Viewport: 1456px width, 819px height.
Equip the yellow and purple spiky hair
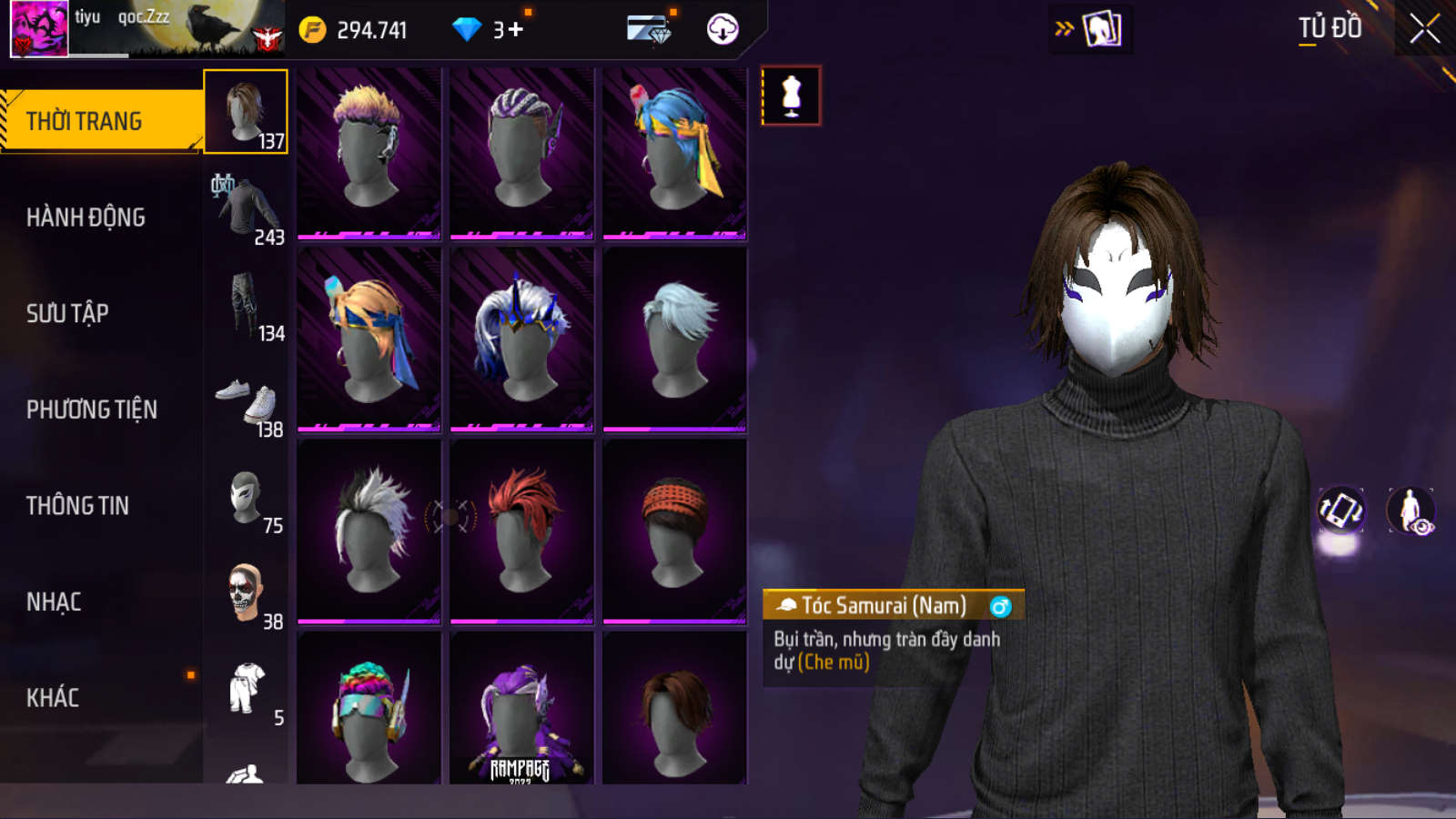tap(369, 153)
